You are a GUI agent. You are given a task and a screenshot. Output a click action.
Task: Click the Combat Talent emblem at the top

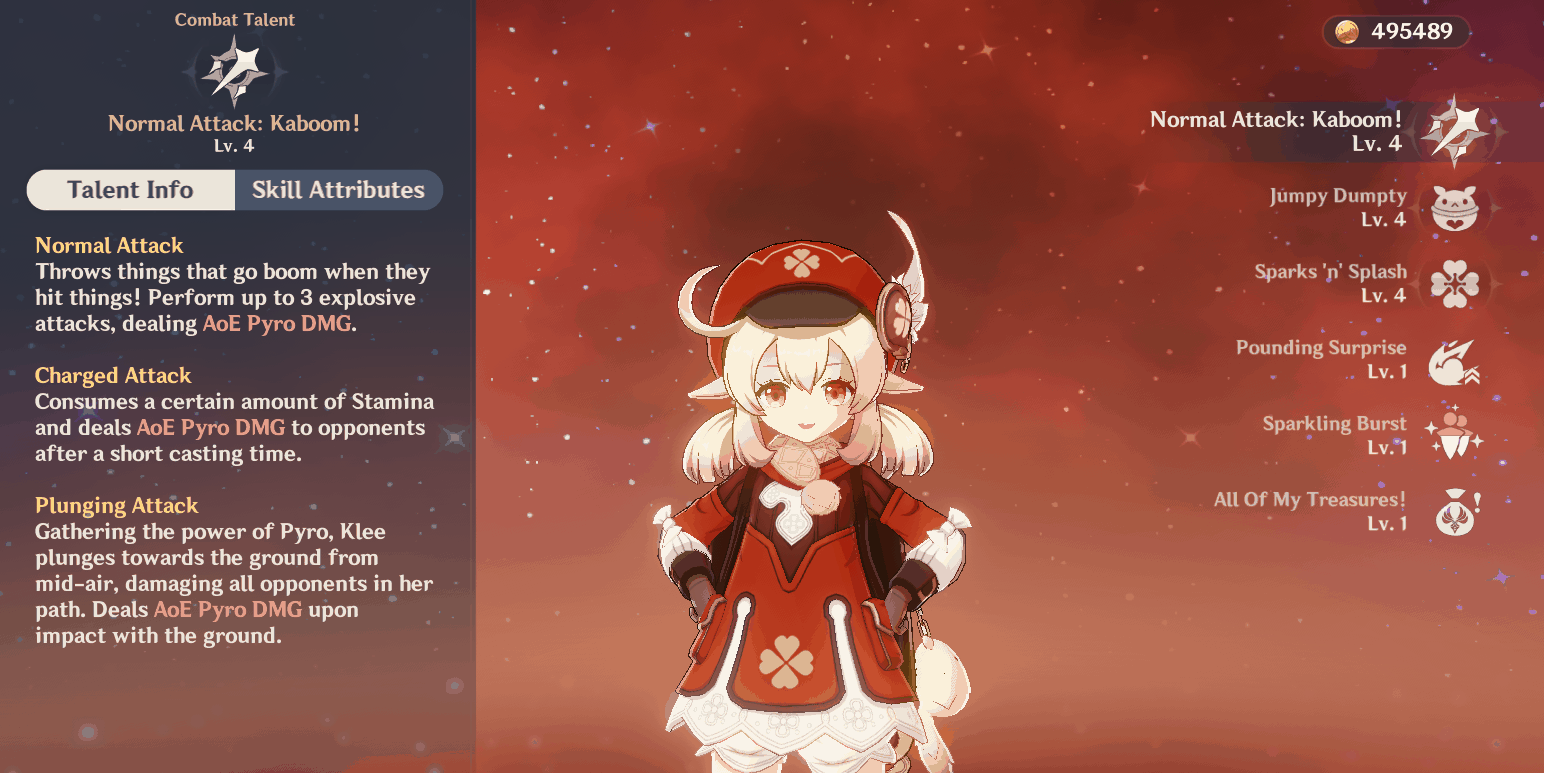[x=234, y=68]
